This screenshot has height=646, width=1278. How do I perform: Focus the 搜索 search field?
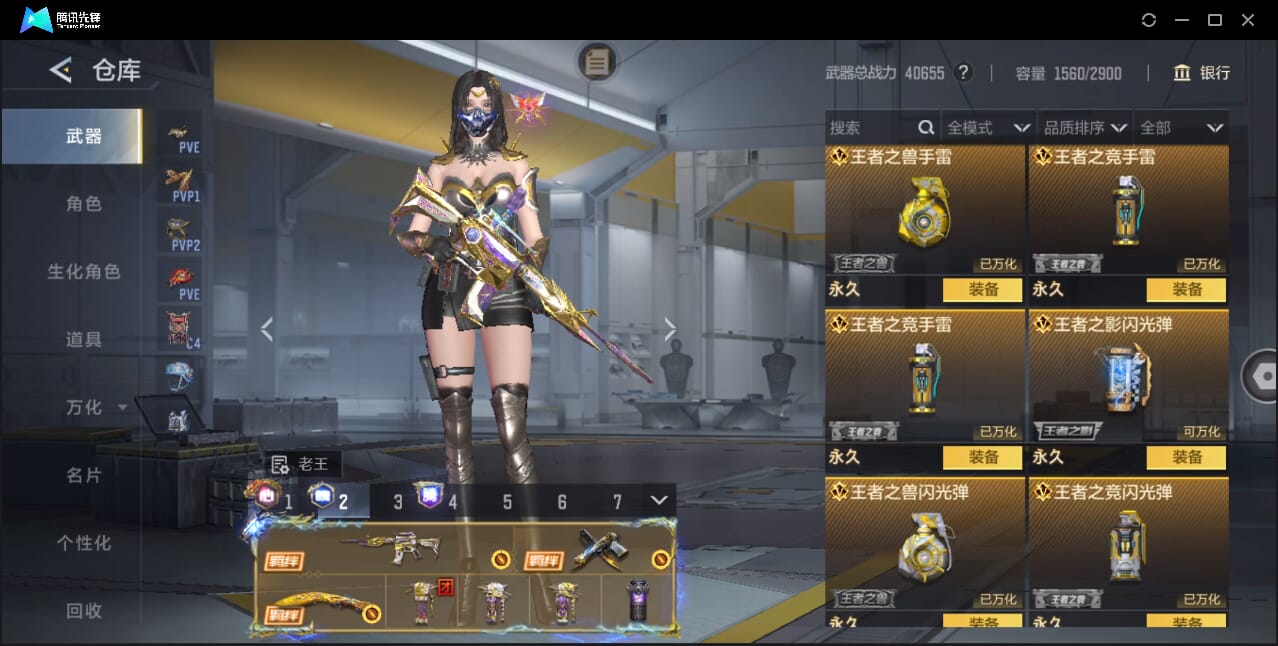pos(870,128)
